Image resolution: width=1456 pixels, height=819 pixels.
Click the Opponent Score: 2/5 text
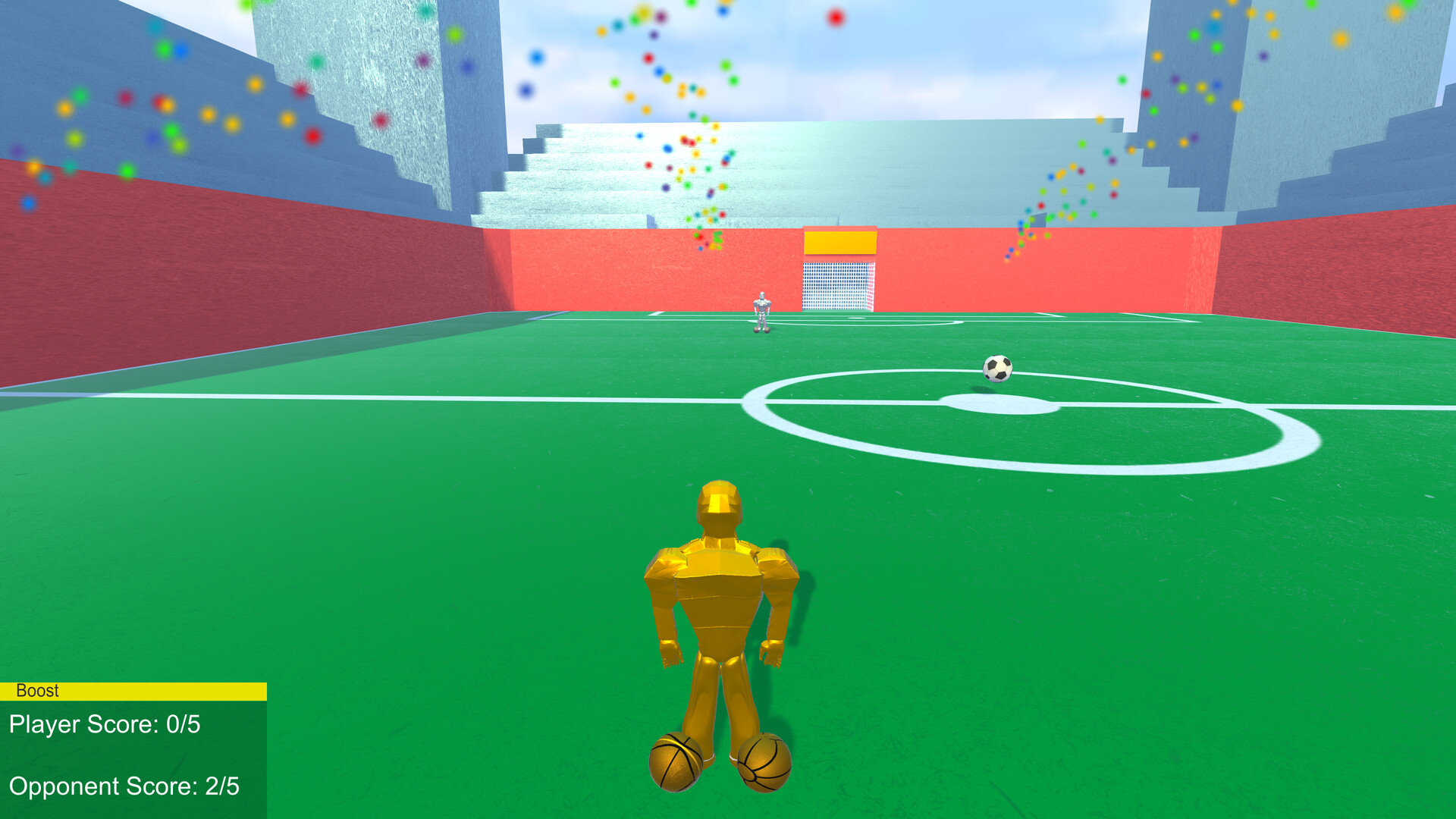124,787
